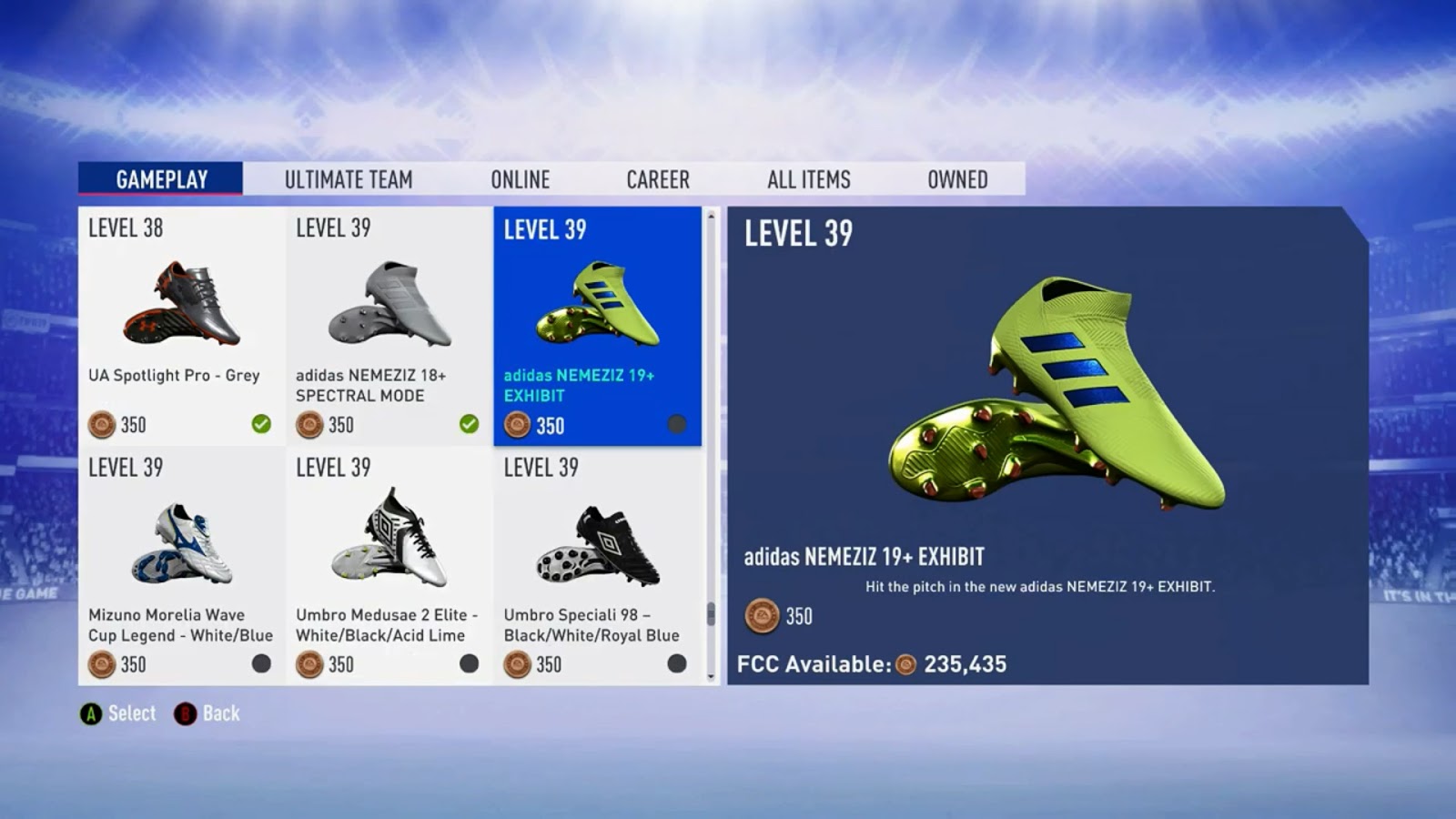
Task: Click the coin icon on the highlighted NEMEZIZ 19+ tile
Action: click(x=517, y=425)
